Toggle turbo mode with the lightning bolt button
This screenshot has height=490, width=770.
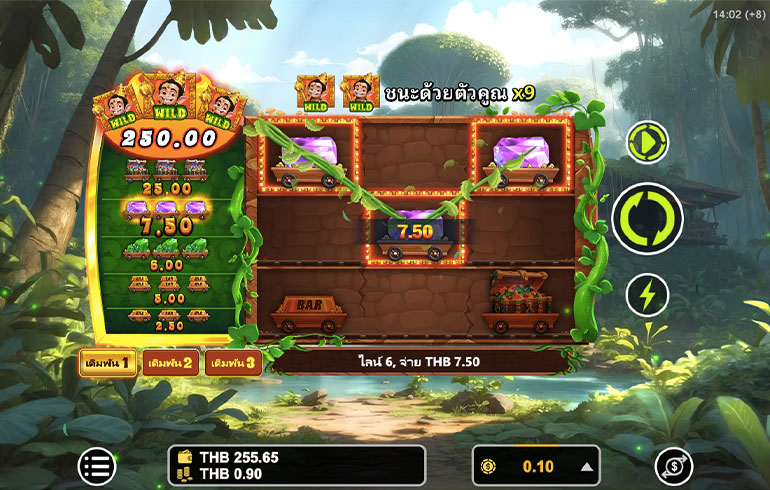point(647,296)
